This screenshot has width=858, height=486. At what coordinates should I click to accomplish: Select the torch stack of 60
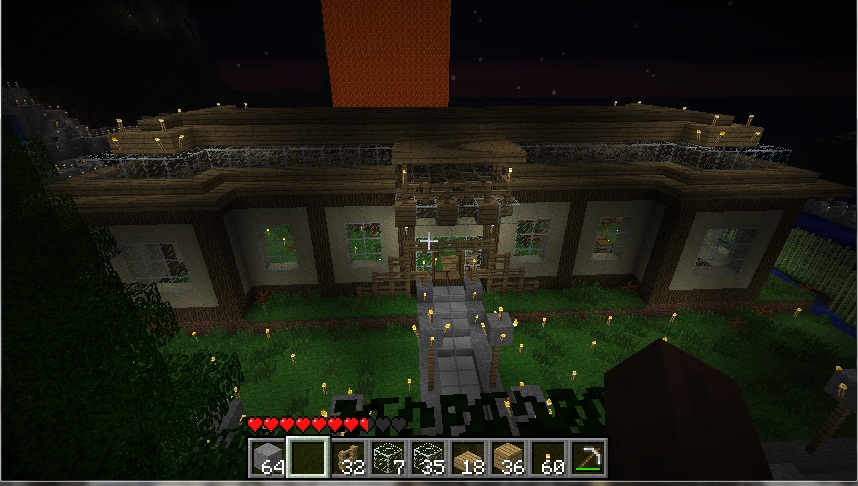click(x=547, y=458)
